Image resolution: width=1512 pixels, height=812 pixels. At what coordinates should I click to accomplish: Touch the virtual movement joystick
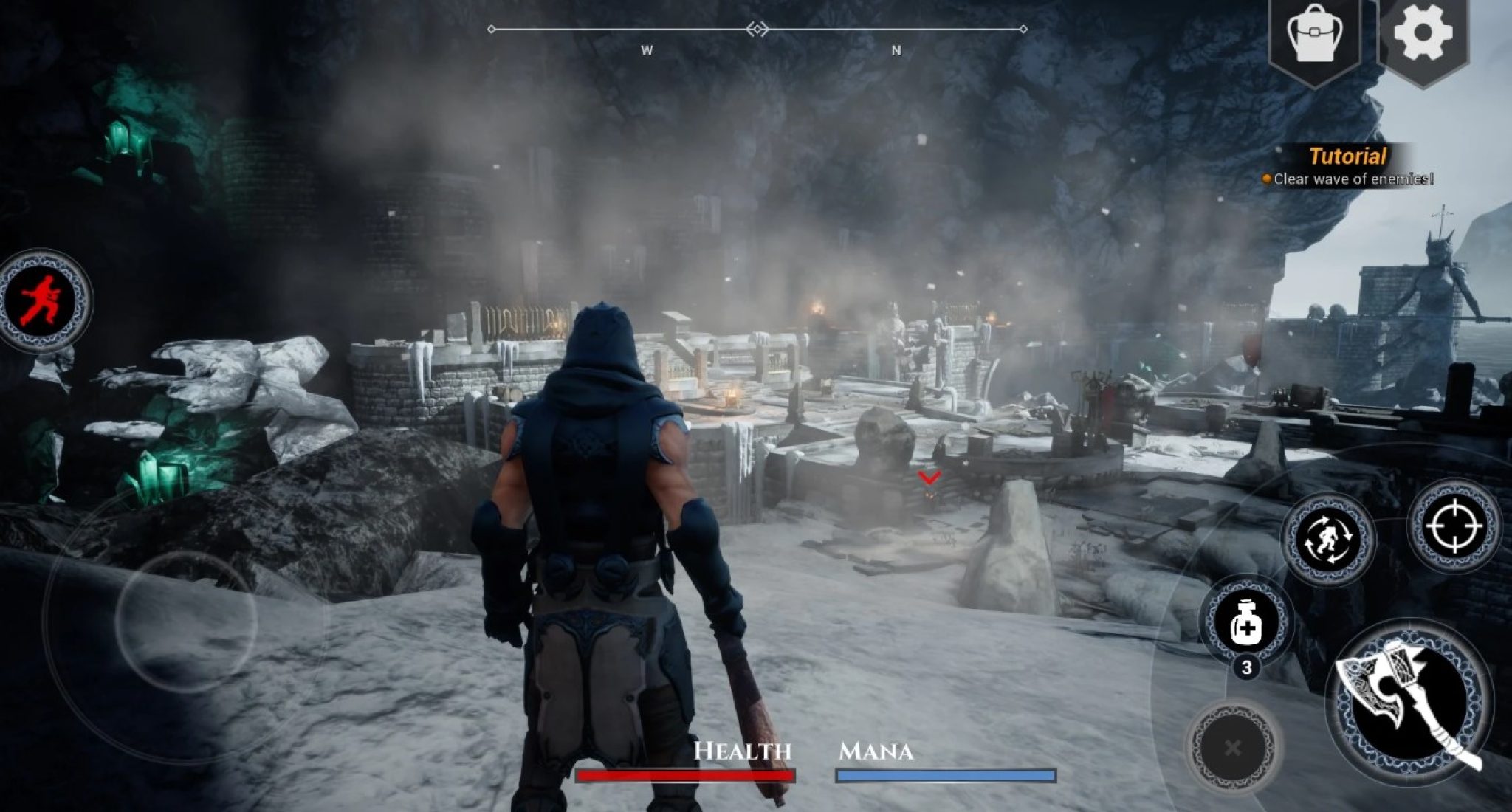pos(186,620)
